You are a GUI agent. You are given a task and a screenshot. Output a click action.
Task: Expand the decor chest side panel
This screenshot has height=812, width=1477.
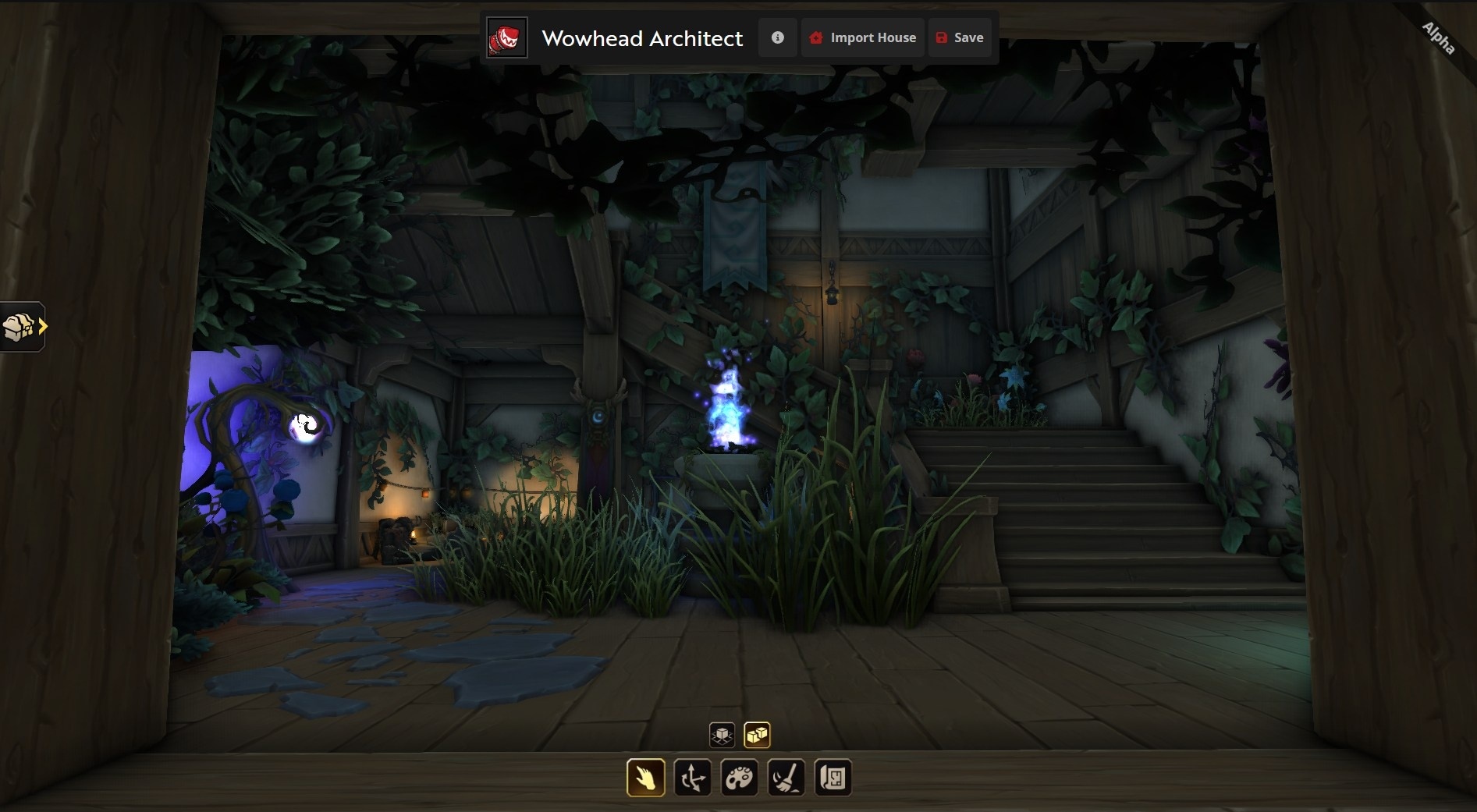(23, 327)
